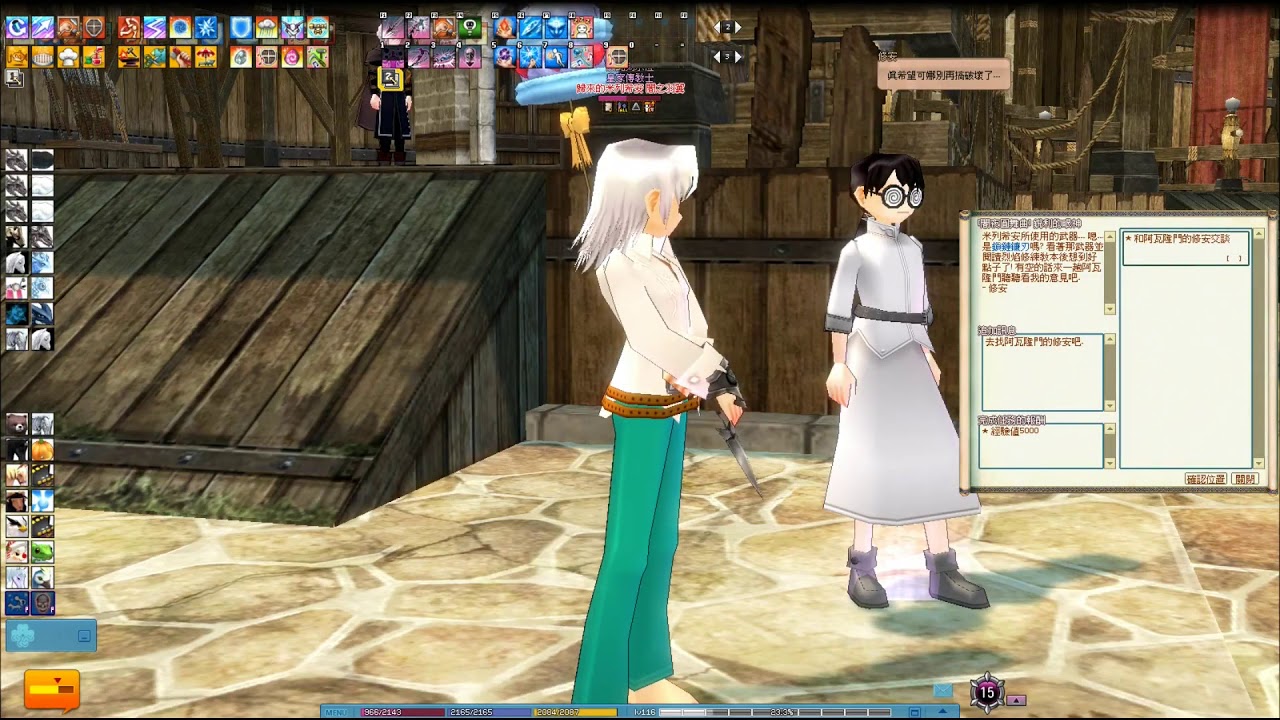
Task: Open the orange chat bubble menu button
Action: coord(51,689)
